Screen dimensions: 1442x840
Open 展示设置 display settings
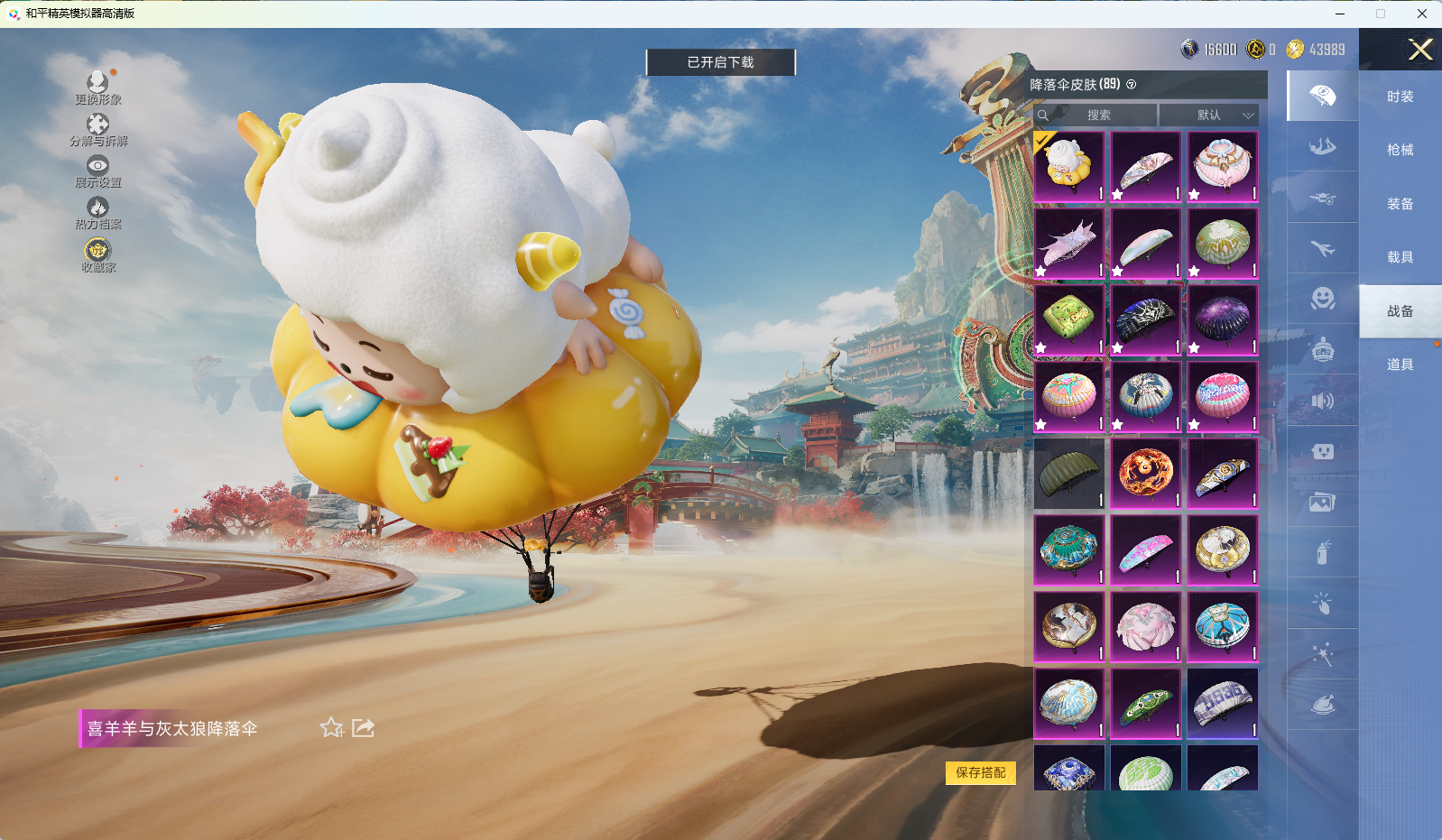[97, 171]
